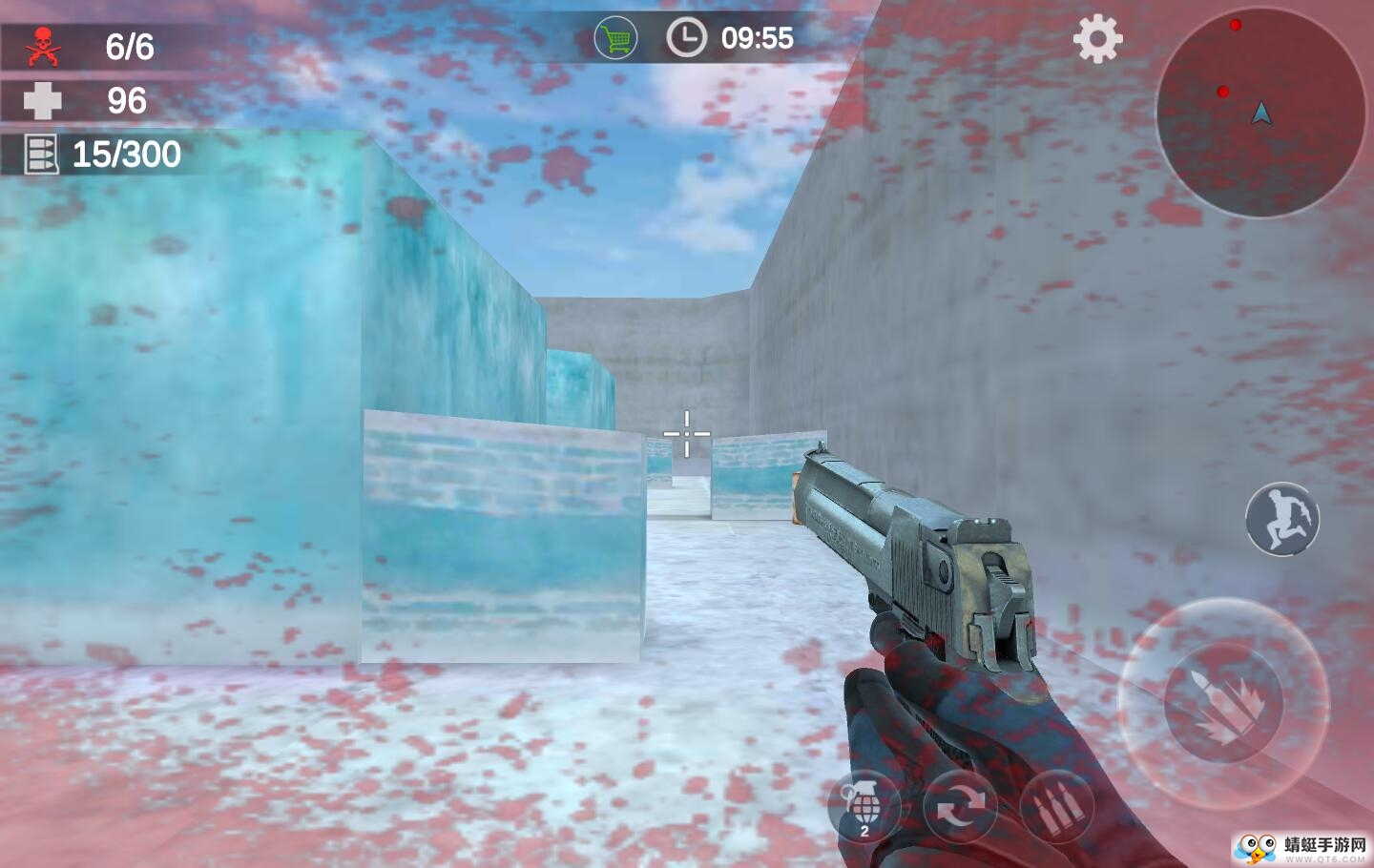Switch weapon using the circular arrows button
This screenshot has width=1374, height=868.
(x=959, y=809)
